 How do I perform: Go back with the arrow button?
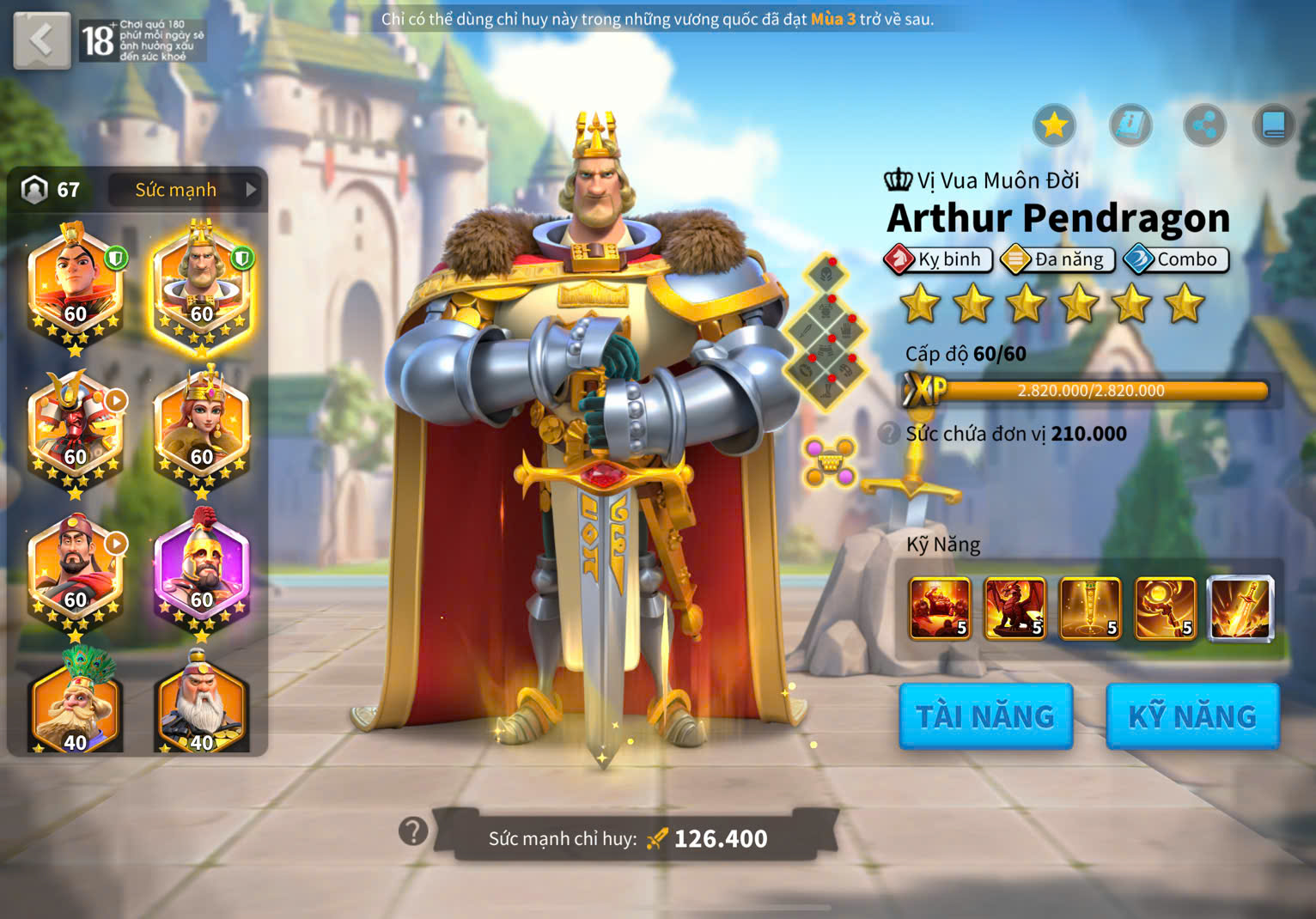click(41, 40)
